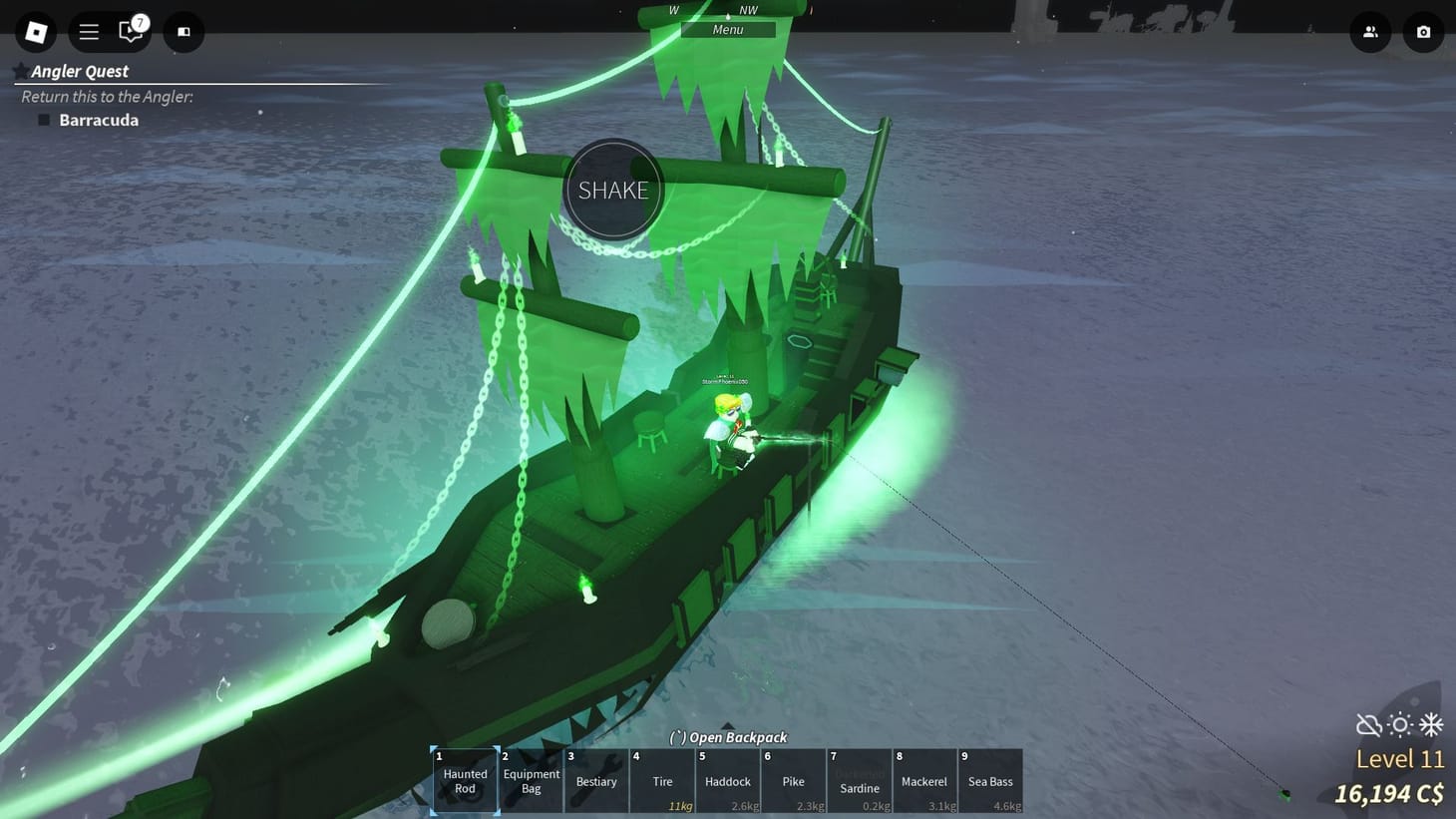
Task: Click the 16,194 C$ currency display
Action: [x=1390, y=795]
